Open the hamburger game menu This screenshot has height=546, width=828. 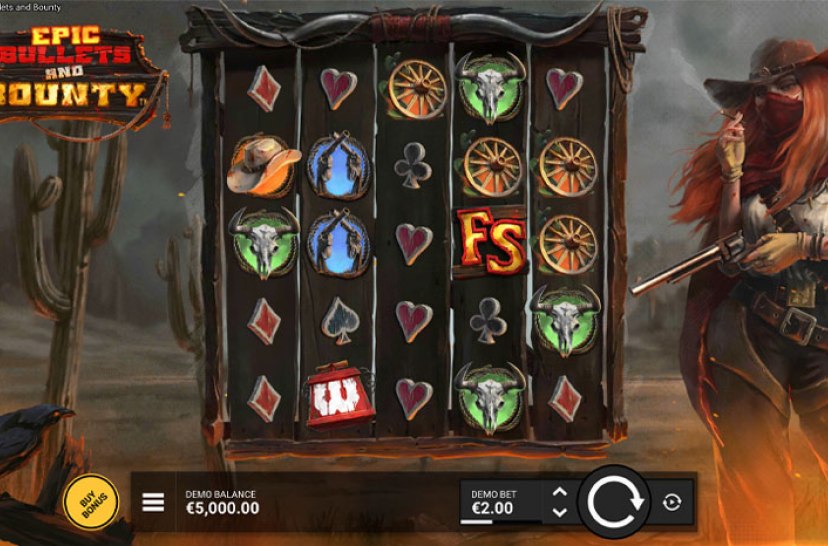(x=153, y=502)
